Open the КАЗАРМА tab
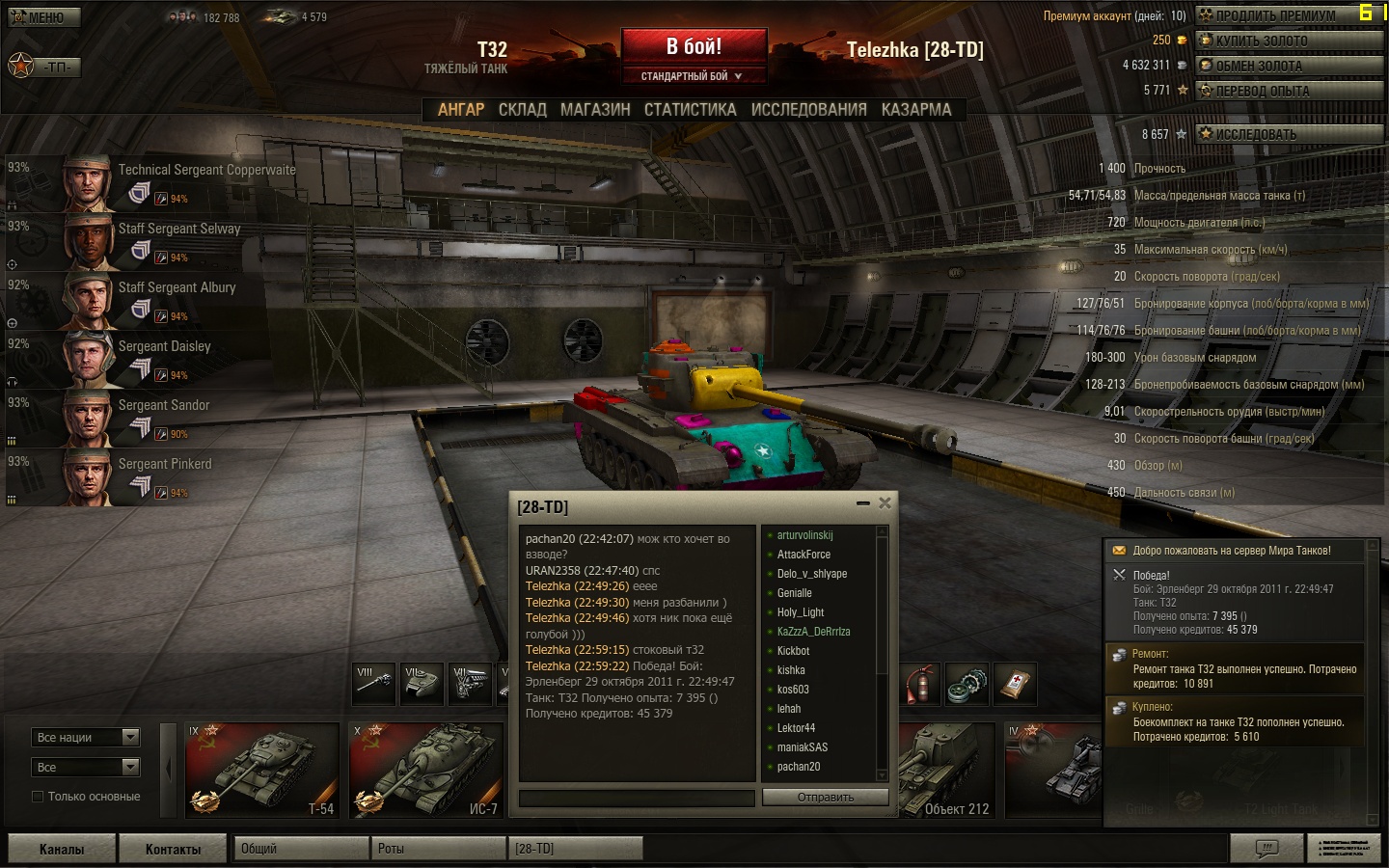Image resolution: width=1389 pixels, height=868 pixels. 915,110
